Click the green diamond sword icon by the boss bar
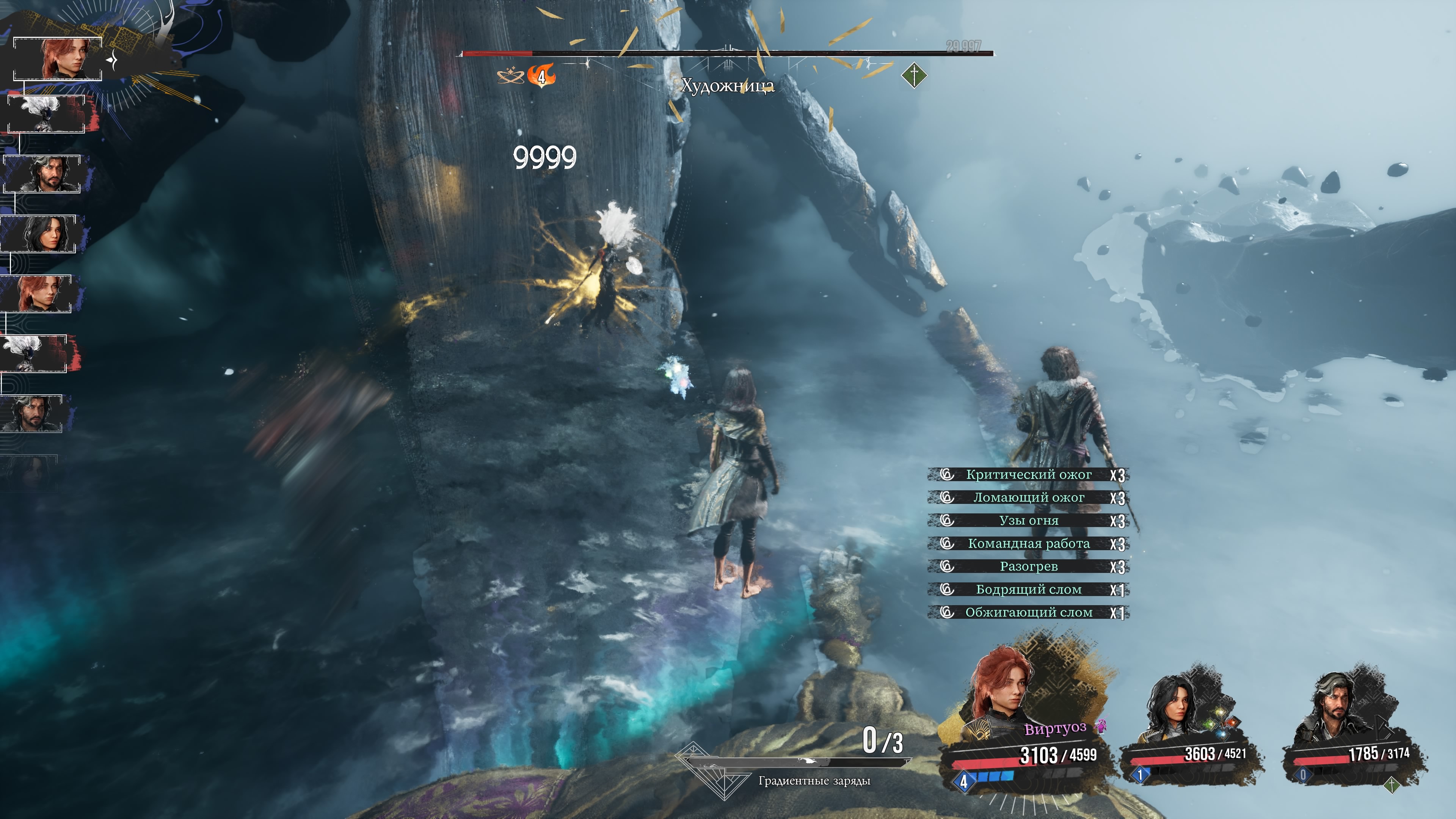This screenshot has height=819, width=1456. [x=914, y=75]
